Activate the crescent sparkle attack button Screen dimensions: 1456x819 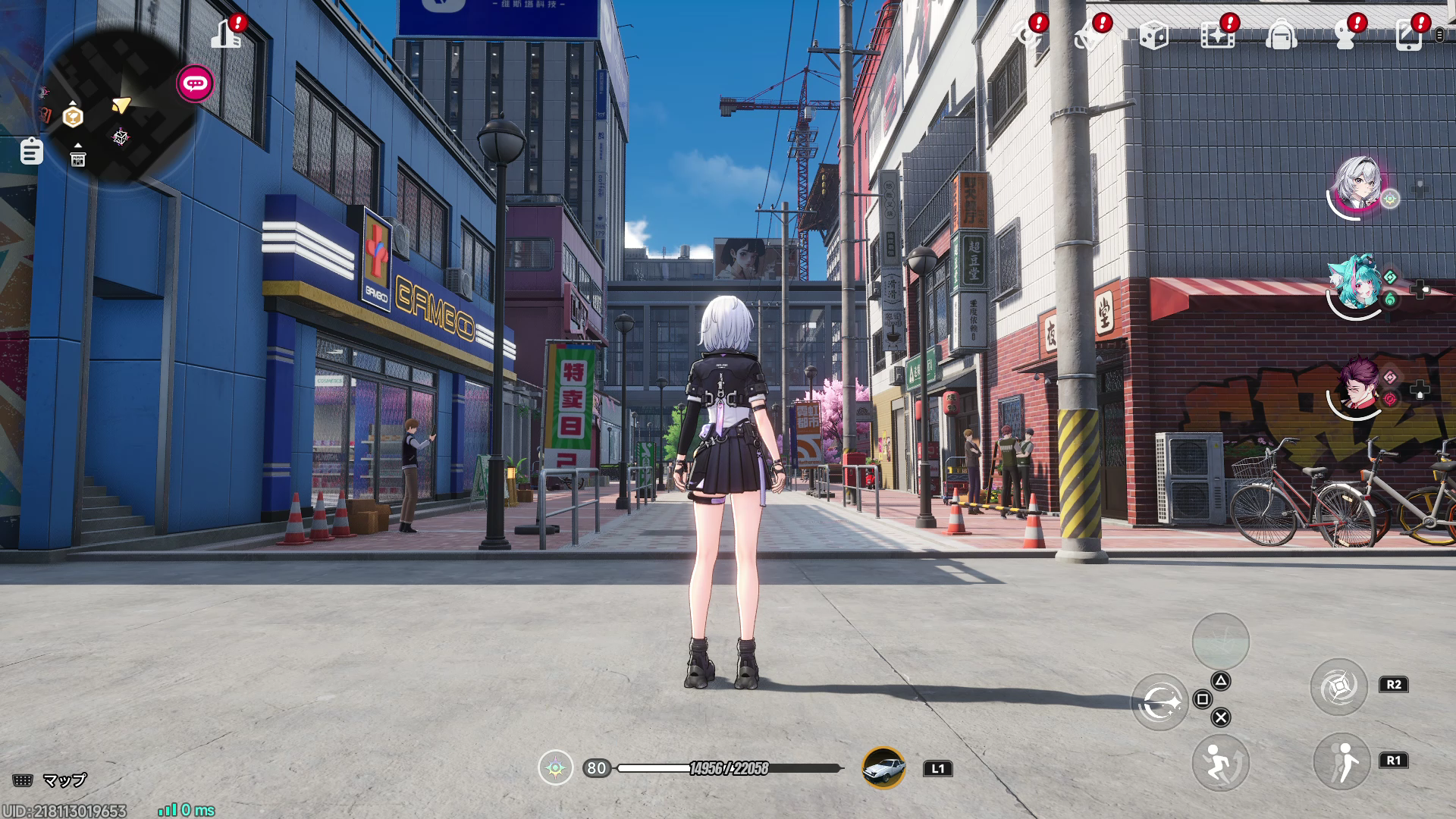pos(1160,702)
